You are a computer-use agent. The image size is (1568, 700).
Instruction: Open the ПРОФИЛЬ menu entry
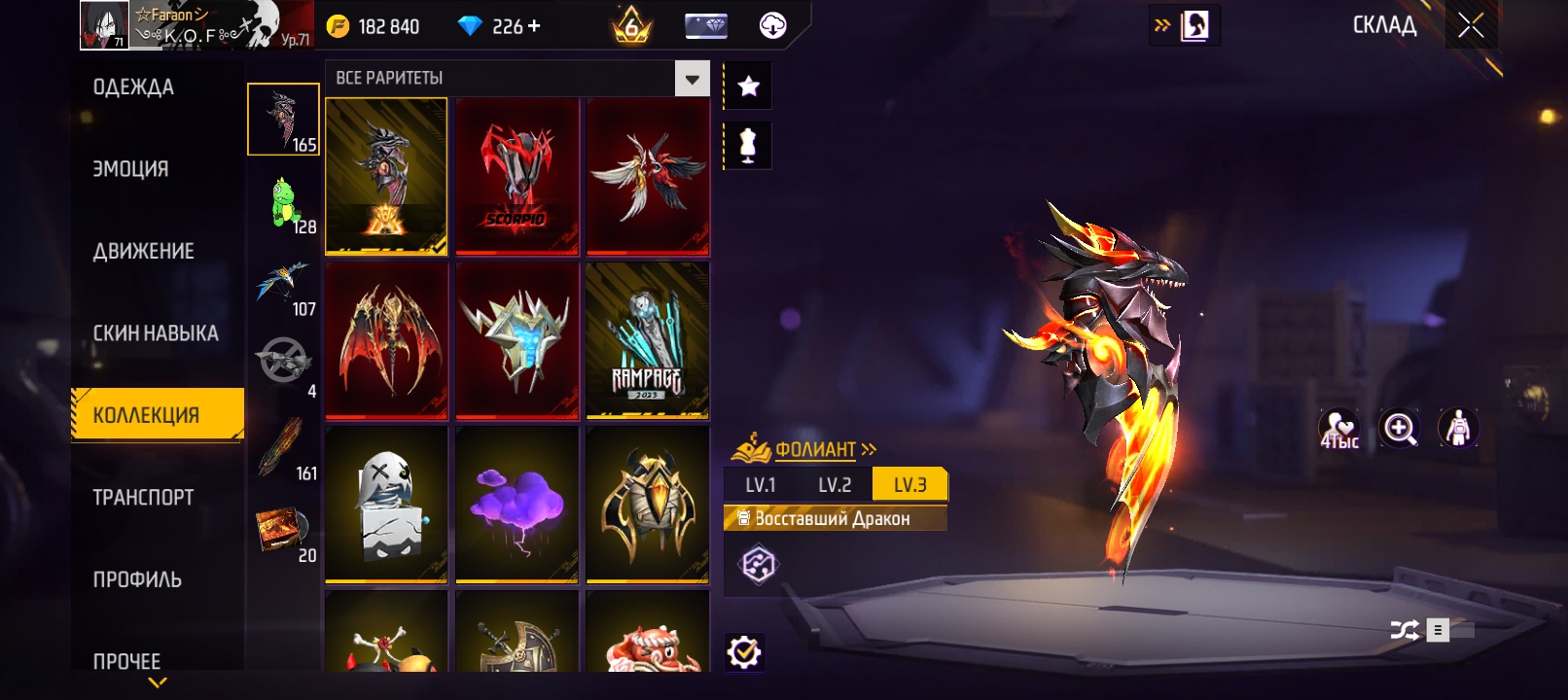(x=137, y=579)
